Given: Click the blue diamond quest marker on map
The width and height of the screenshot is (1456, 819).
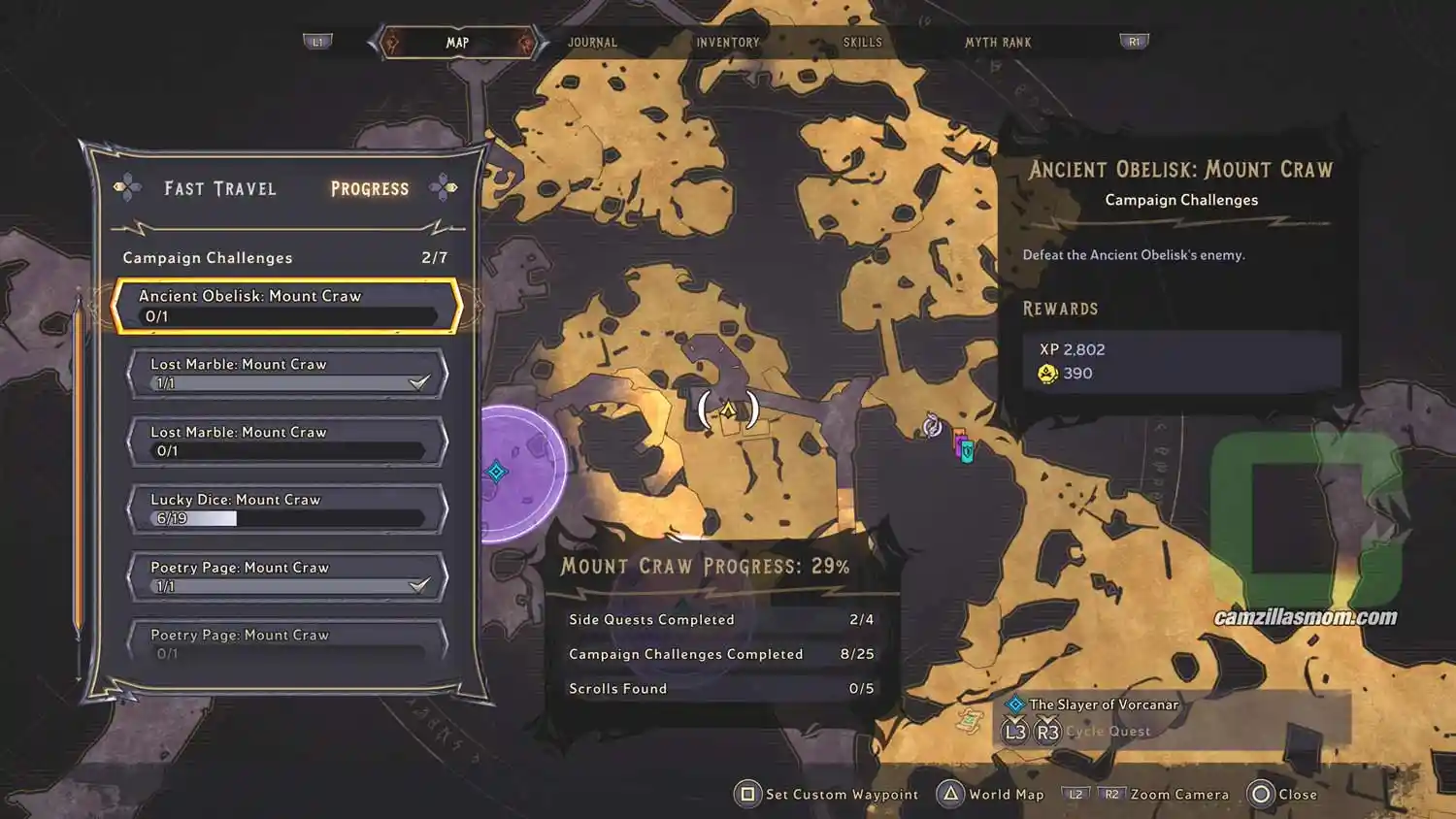Looking at the screenshot, I should tap(497, 472).
